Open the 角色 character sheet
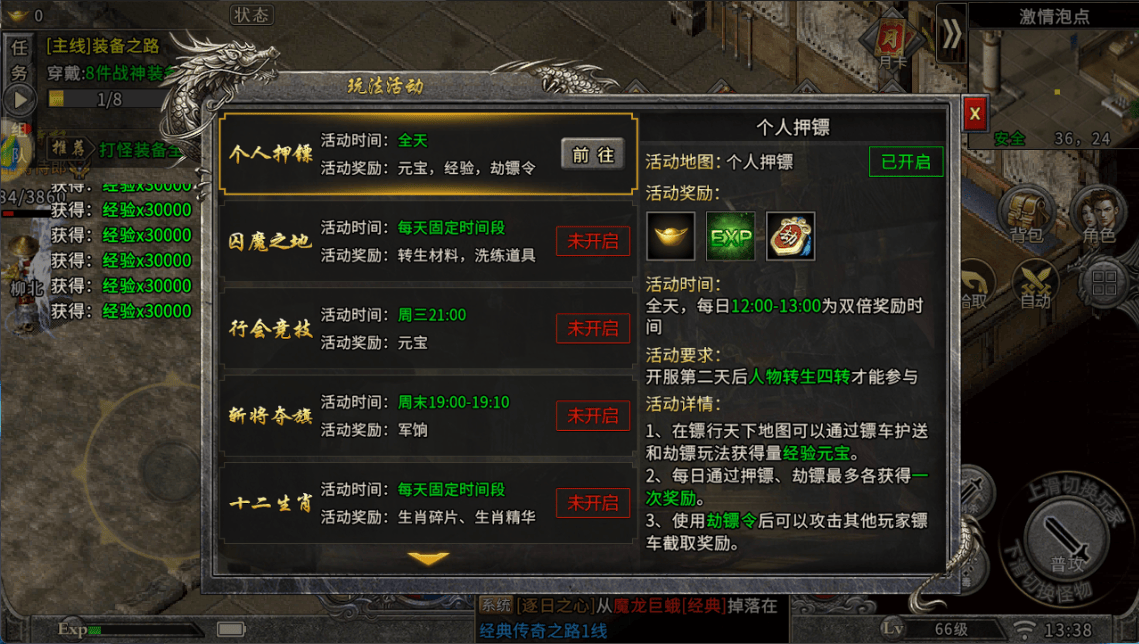The height and width of the screenshot is (644, 1139). 1098,216
